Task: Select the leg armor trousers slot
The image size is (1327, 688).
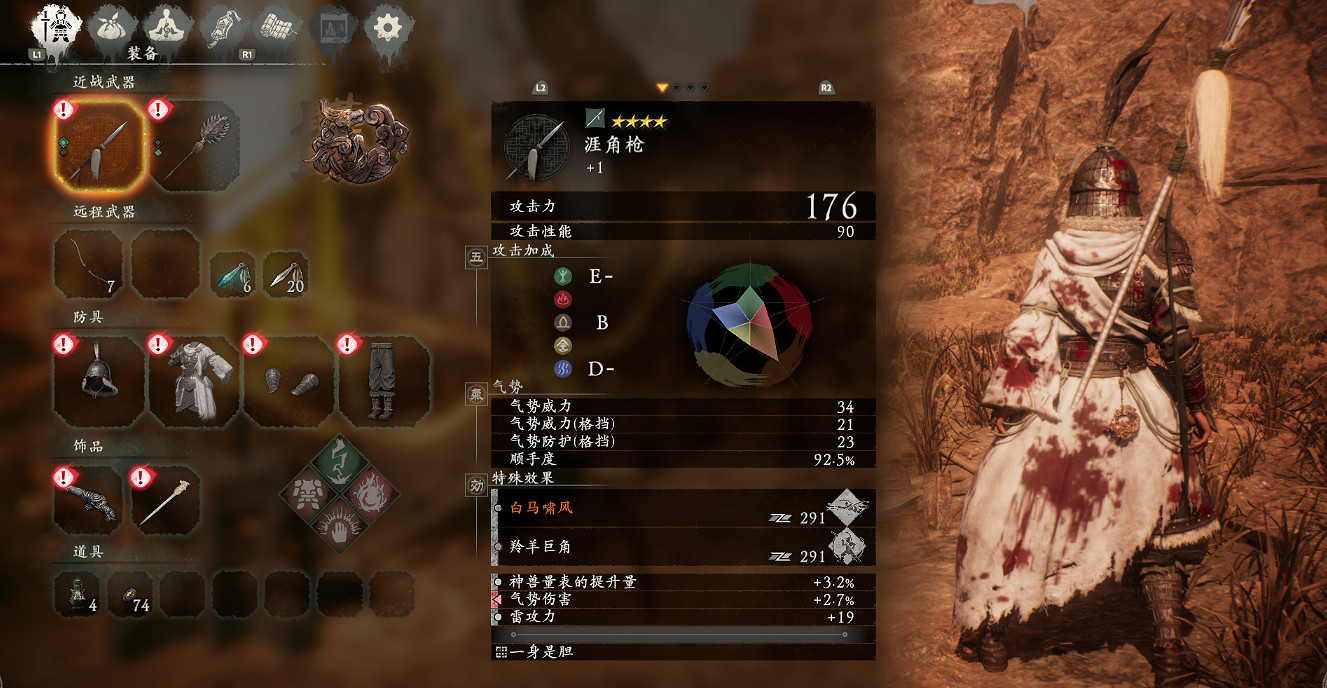Action: click(383, 382)
